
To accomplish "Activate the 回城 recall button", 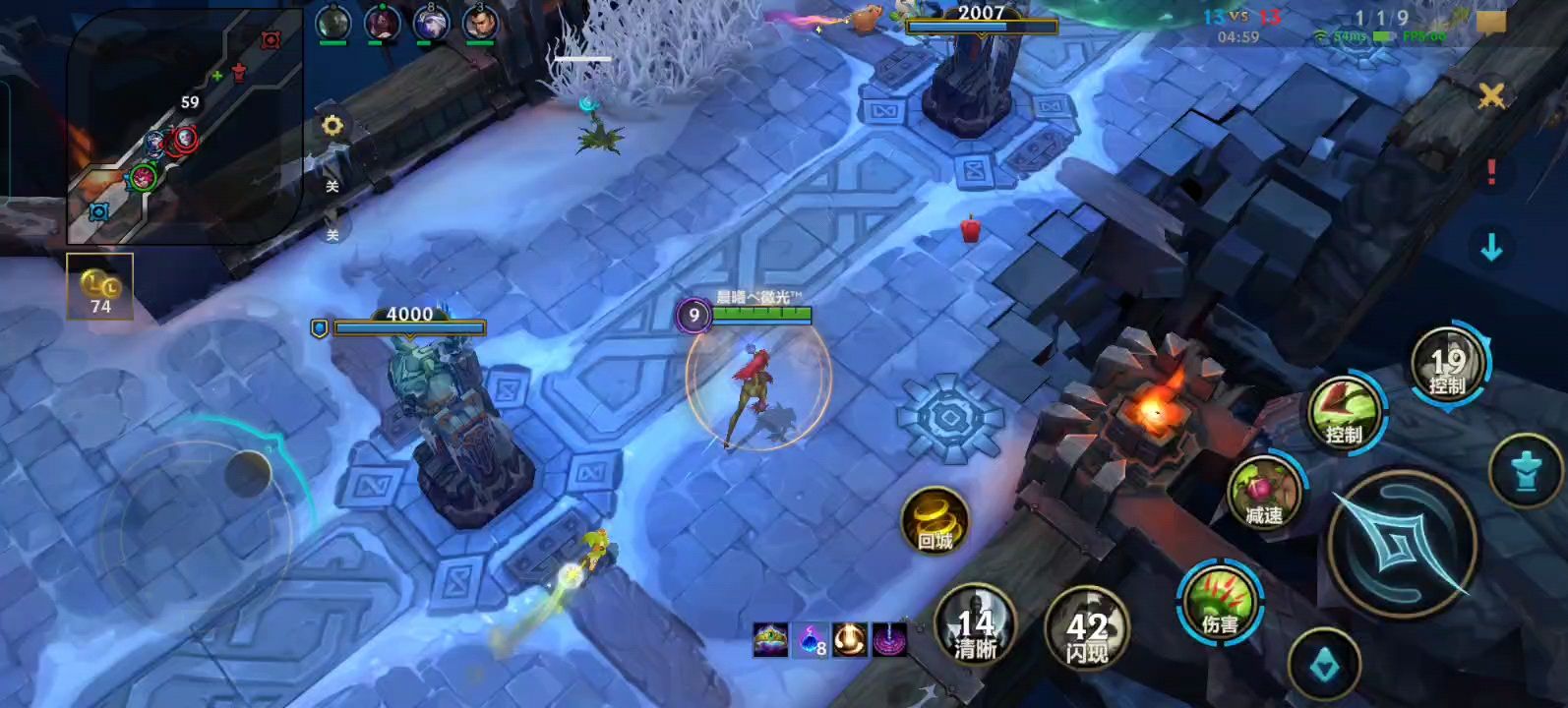I will 935,520.
